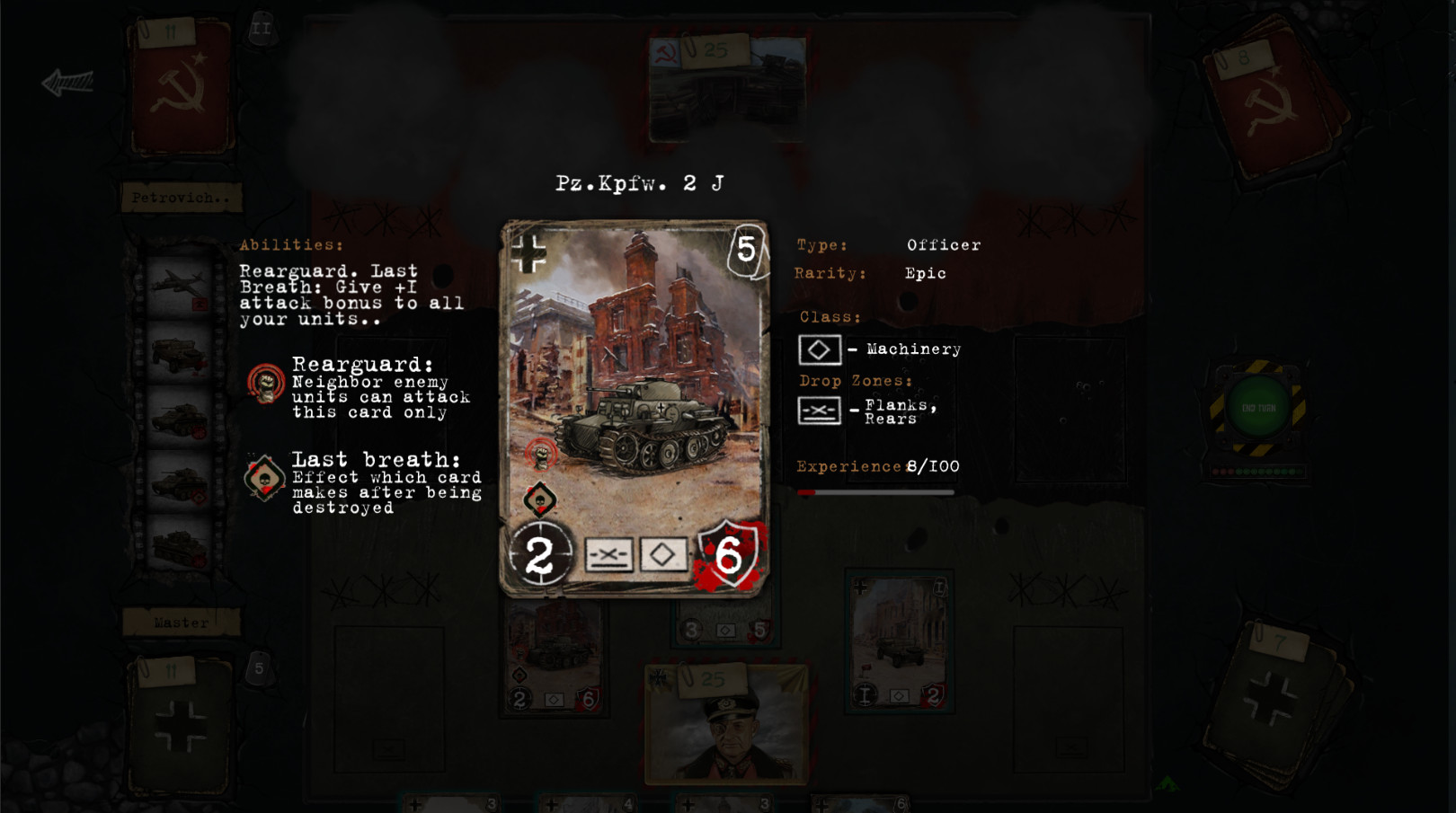
Task: Click the shield icon showing defense 6
Action: tap(730, 557)
